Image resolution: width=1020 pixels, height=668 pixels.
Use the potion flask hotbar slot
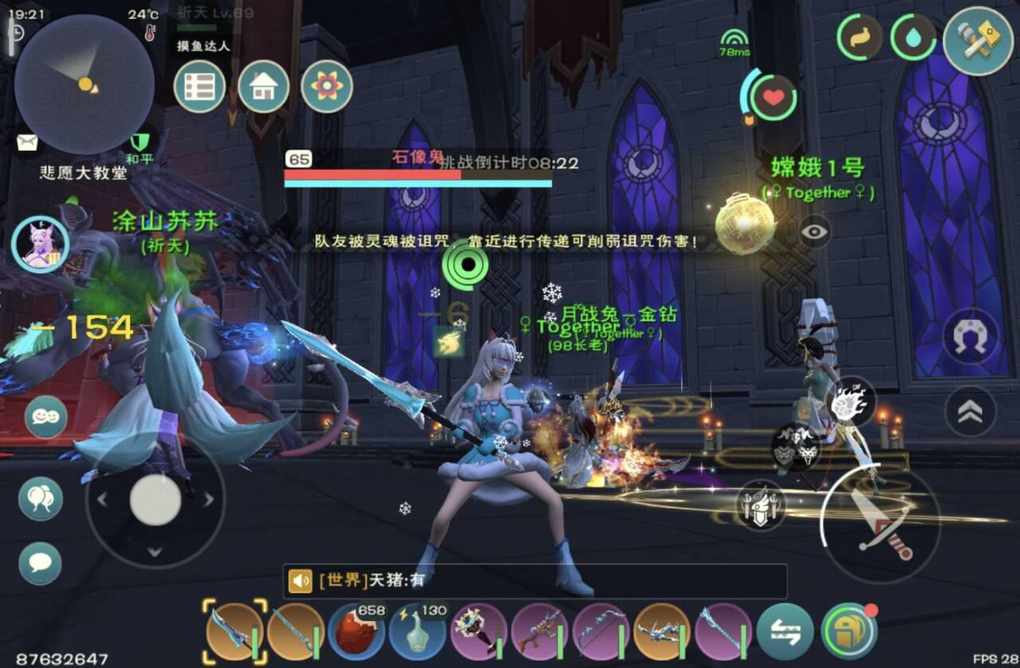417,632
